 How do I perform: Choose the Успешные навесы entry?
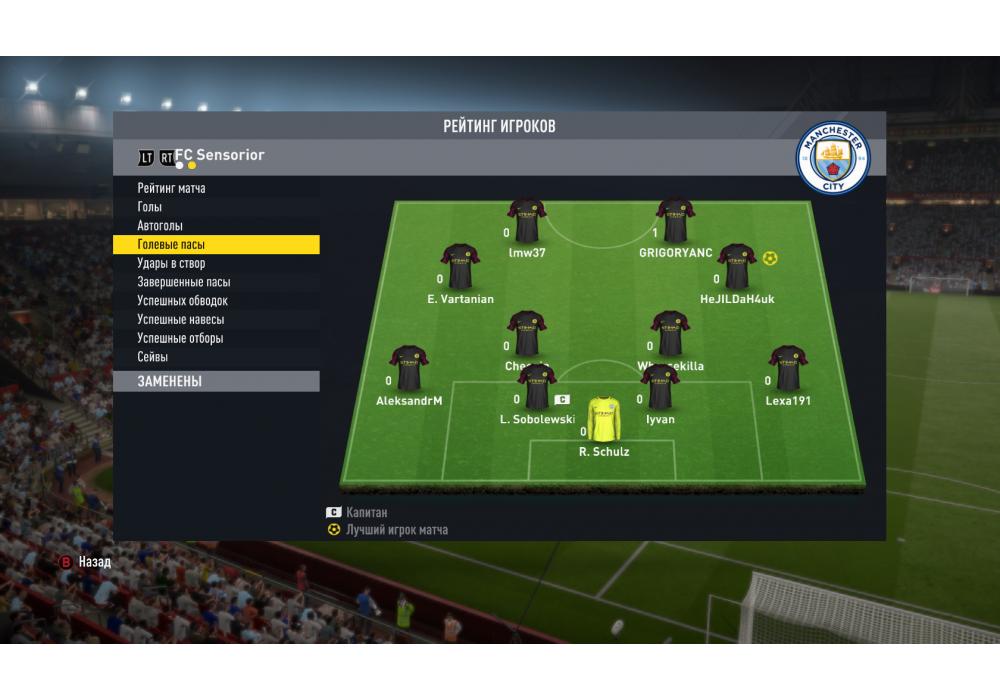181,320
